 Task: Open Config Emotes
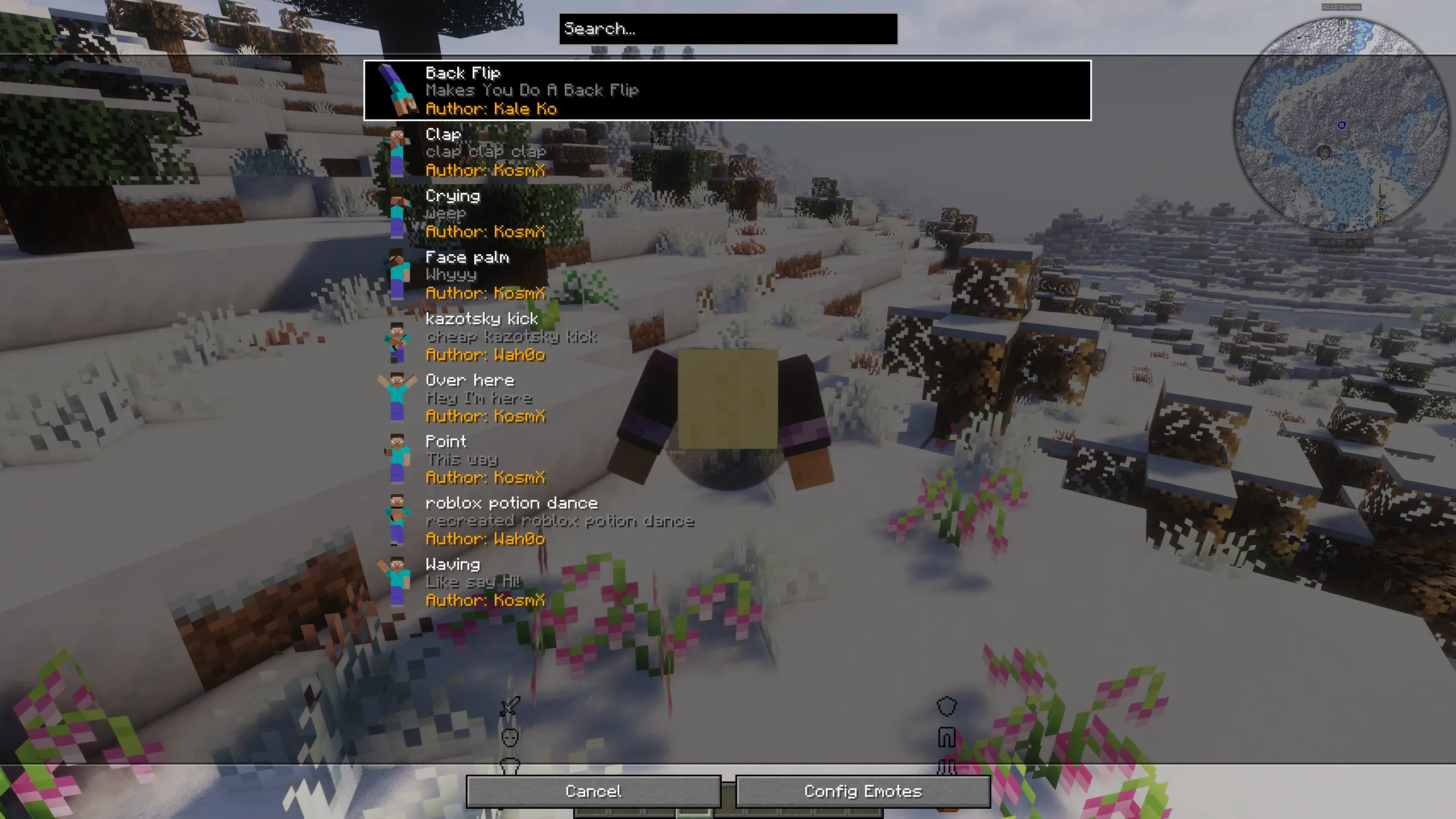click(862, 791)
